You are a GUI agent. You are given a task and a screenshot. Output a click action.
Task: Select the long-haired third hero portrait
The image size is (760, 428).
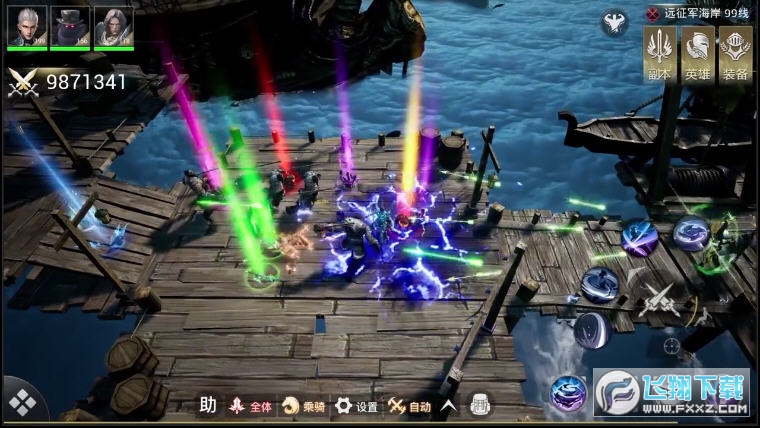(x=113, y=26)
